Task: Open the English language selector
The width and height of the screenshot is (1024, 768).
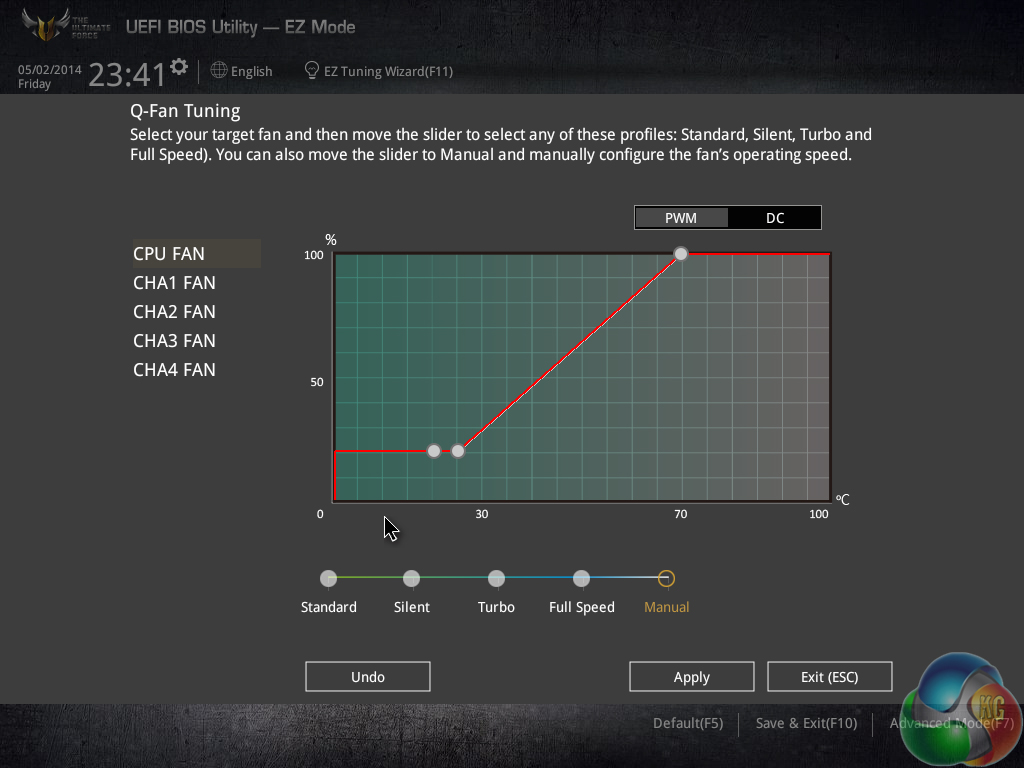Action: [x=242, y=71]
